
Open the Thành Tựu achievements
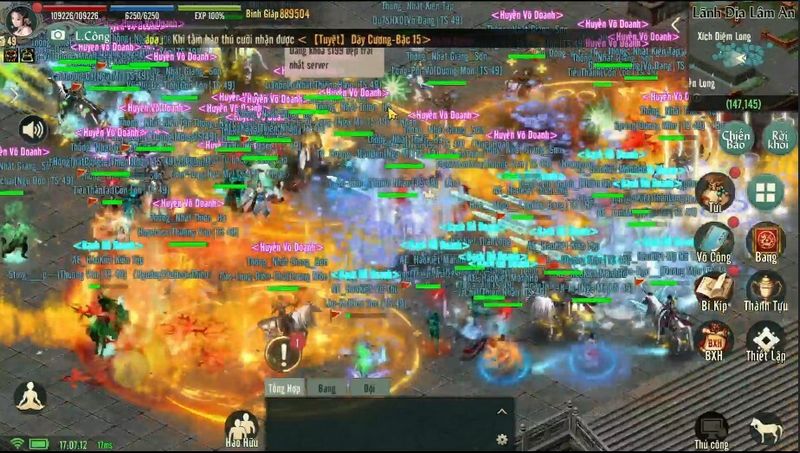pyautogui.click(x=765, y=290)
